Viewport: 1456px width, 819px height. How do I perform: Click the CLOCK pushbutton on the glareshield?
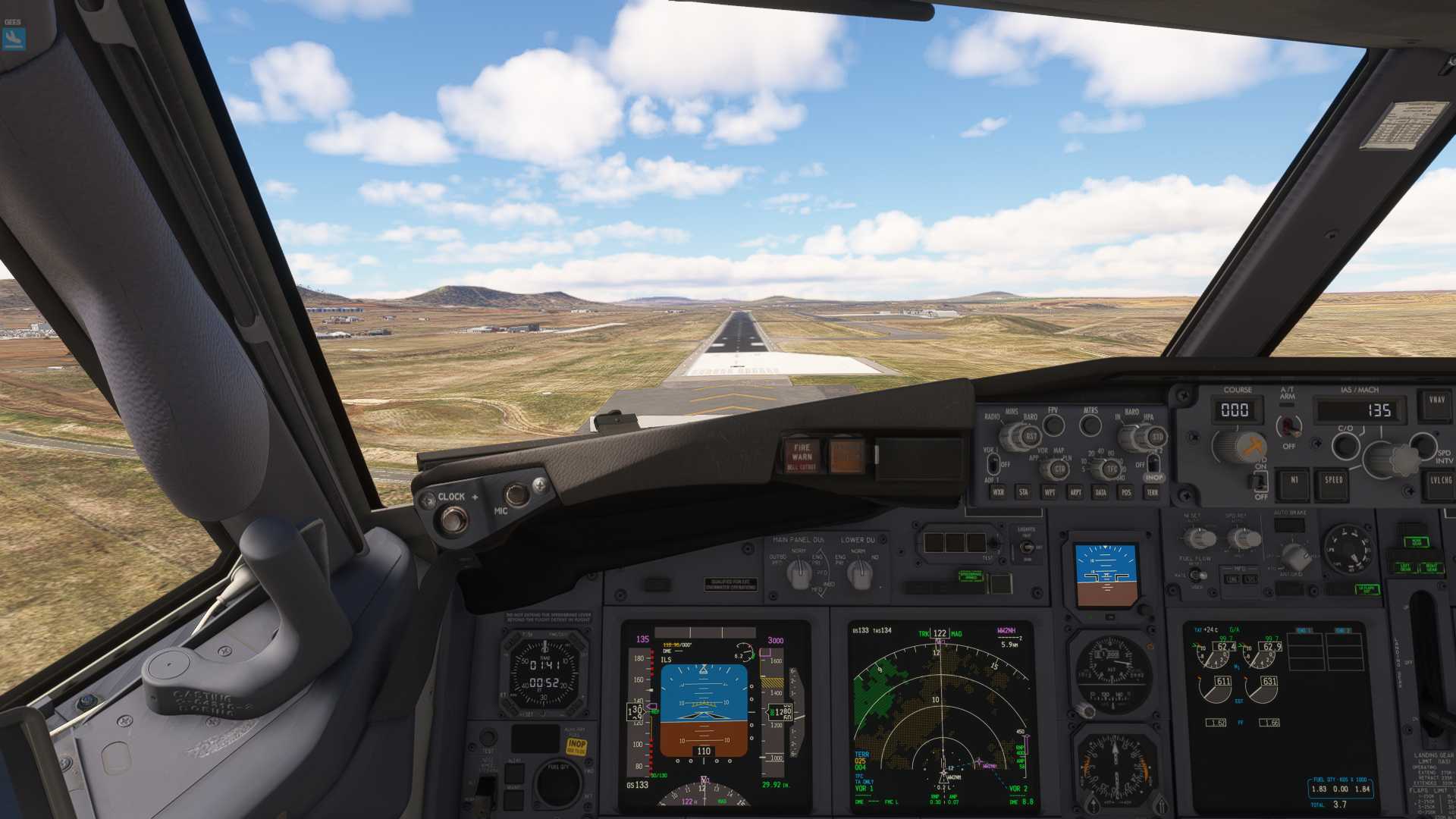[453, 520]
